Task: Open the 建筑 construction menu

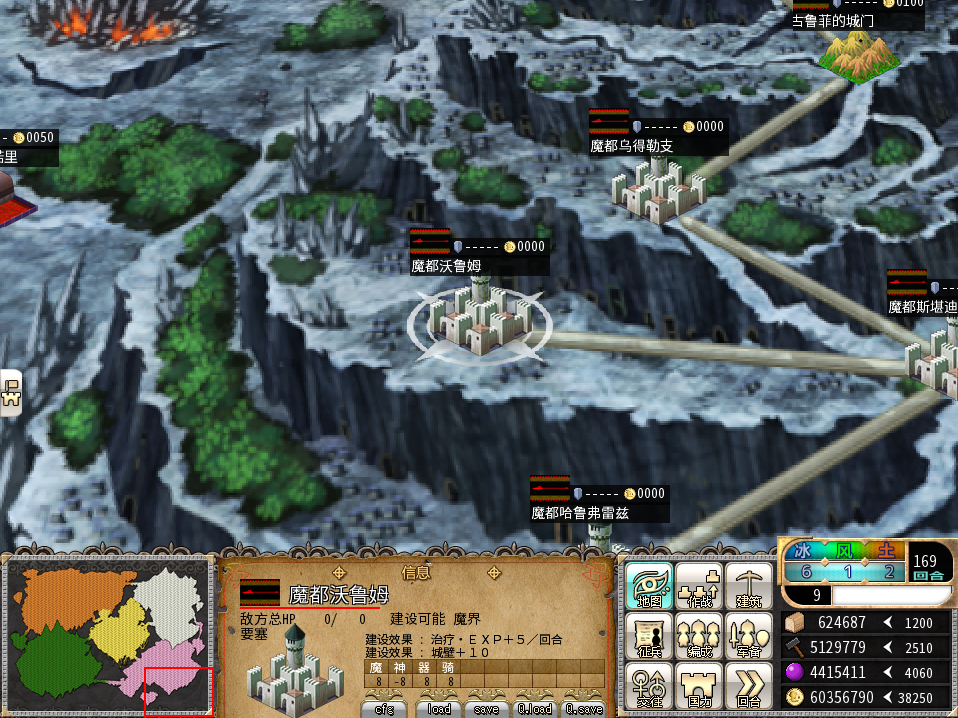Action: (x=748, y=586)
